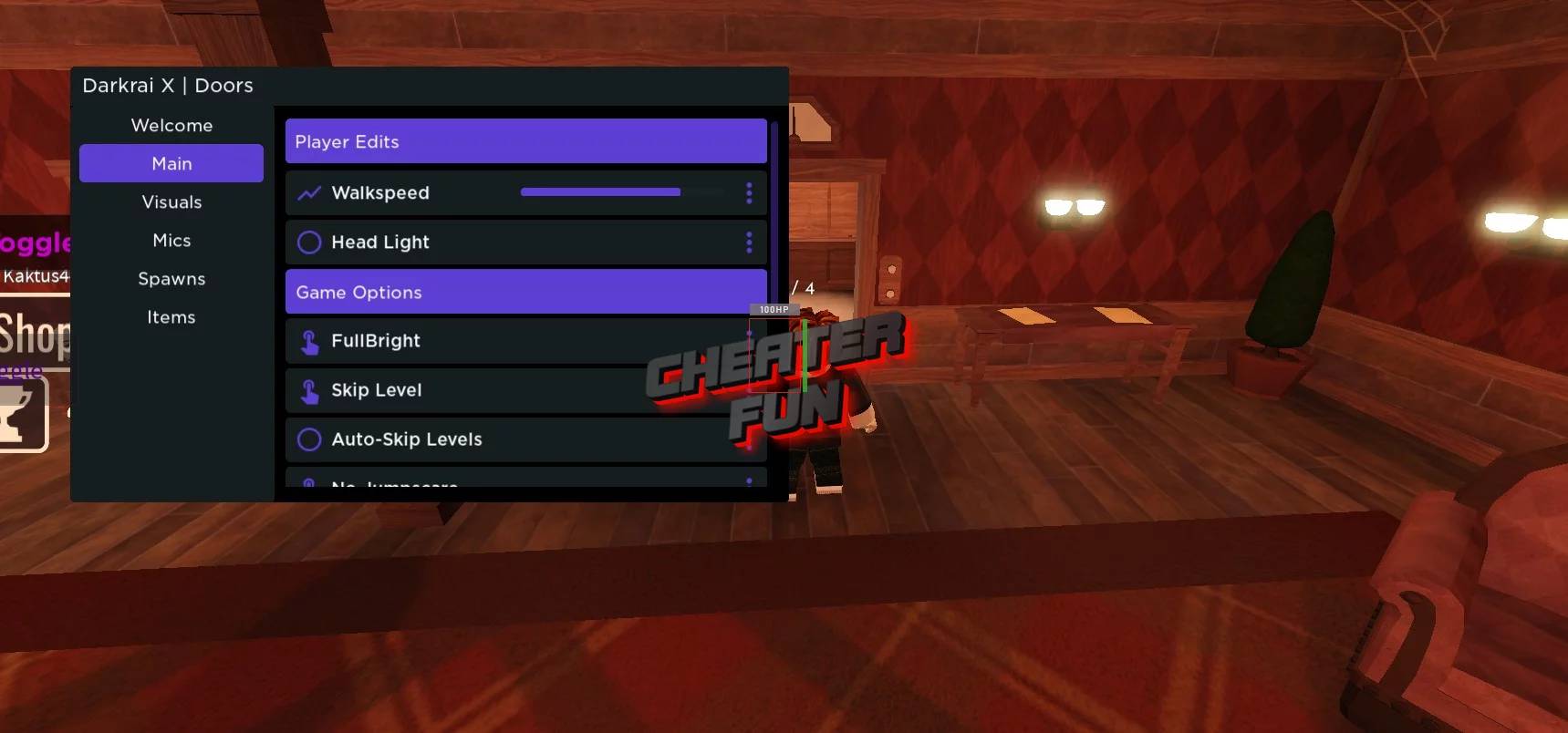Click the Game Options section header
This screenshot has width=1568, height=733.
point(526,292)
